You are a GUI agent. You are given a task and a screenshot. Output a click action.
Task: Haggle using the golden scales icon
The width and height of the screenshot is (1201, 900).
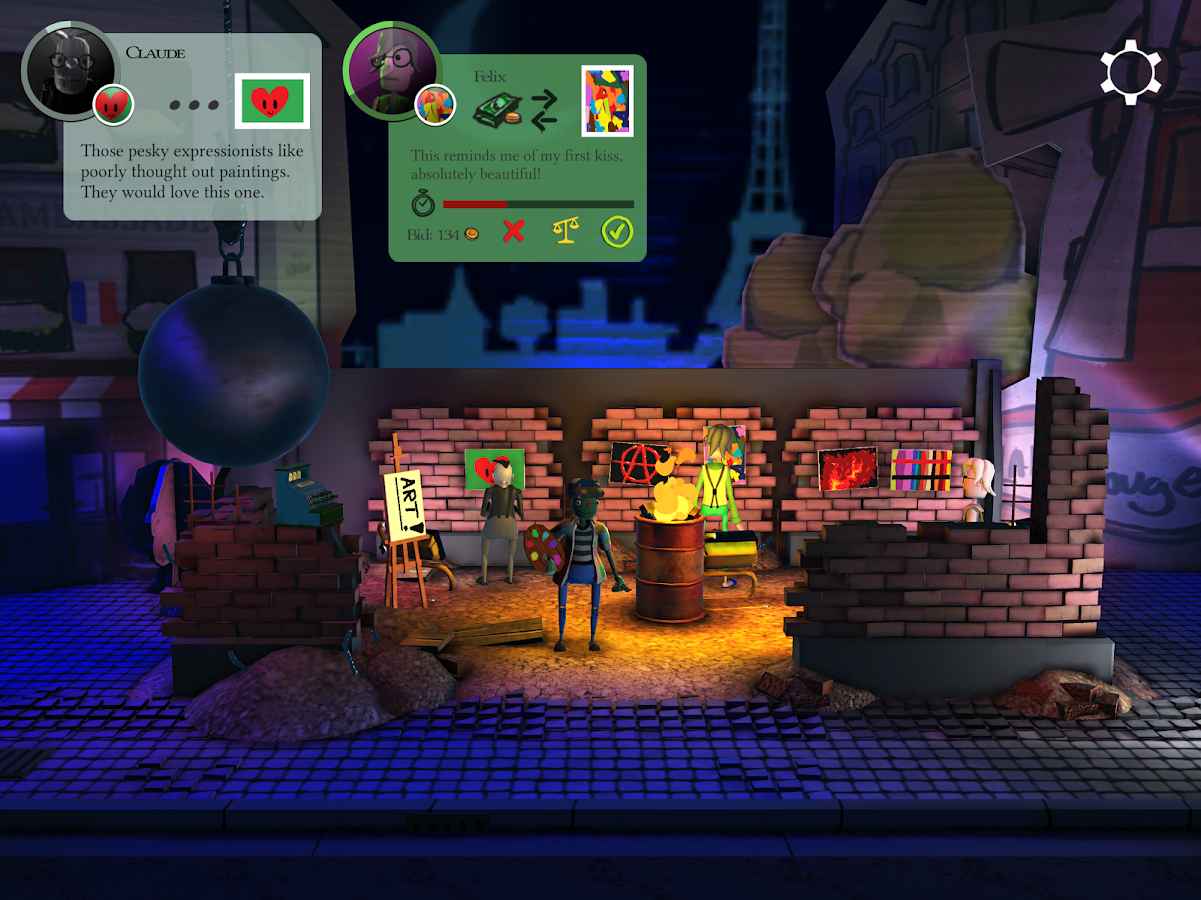coord(566,232)
